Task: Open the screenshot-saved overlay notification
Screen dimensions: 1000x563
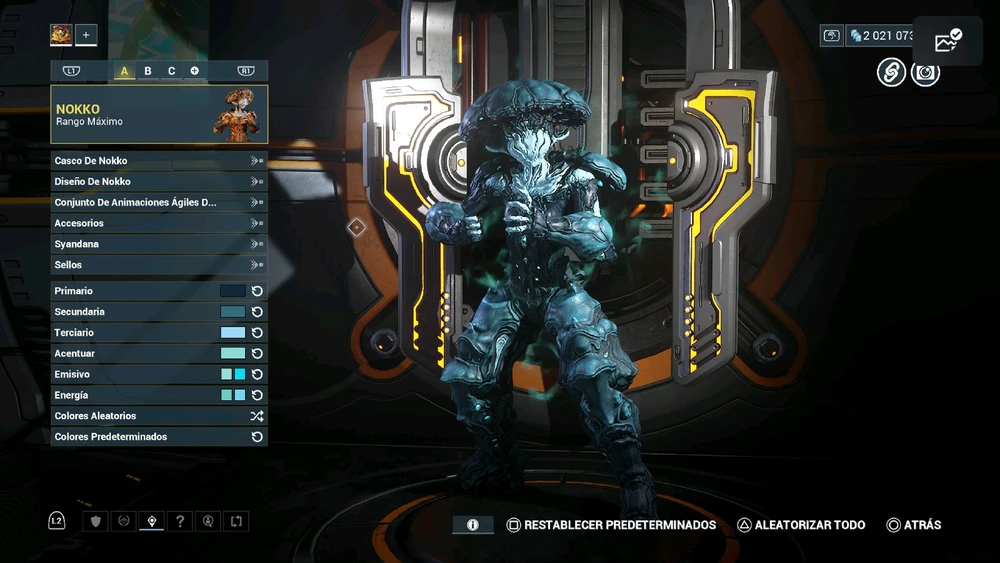Action: [947, 41]
